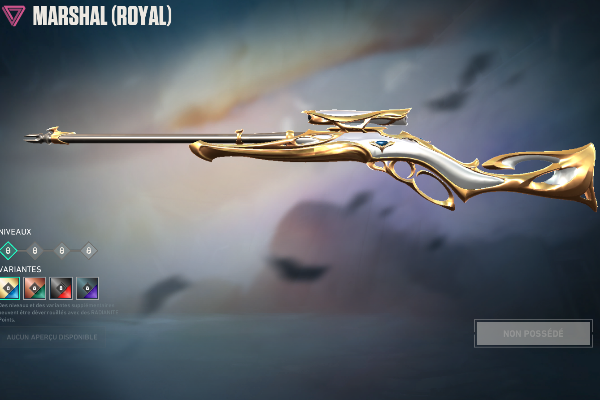Viewport: 600px width, 400px height.
Task: Choose the teal and purple variant swatch
Action: pos(87,288)
